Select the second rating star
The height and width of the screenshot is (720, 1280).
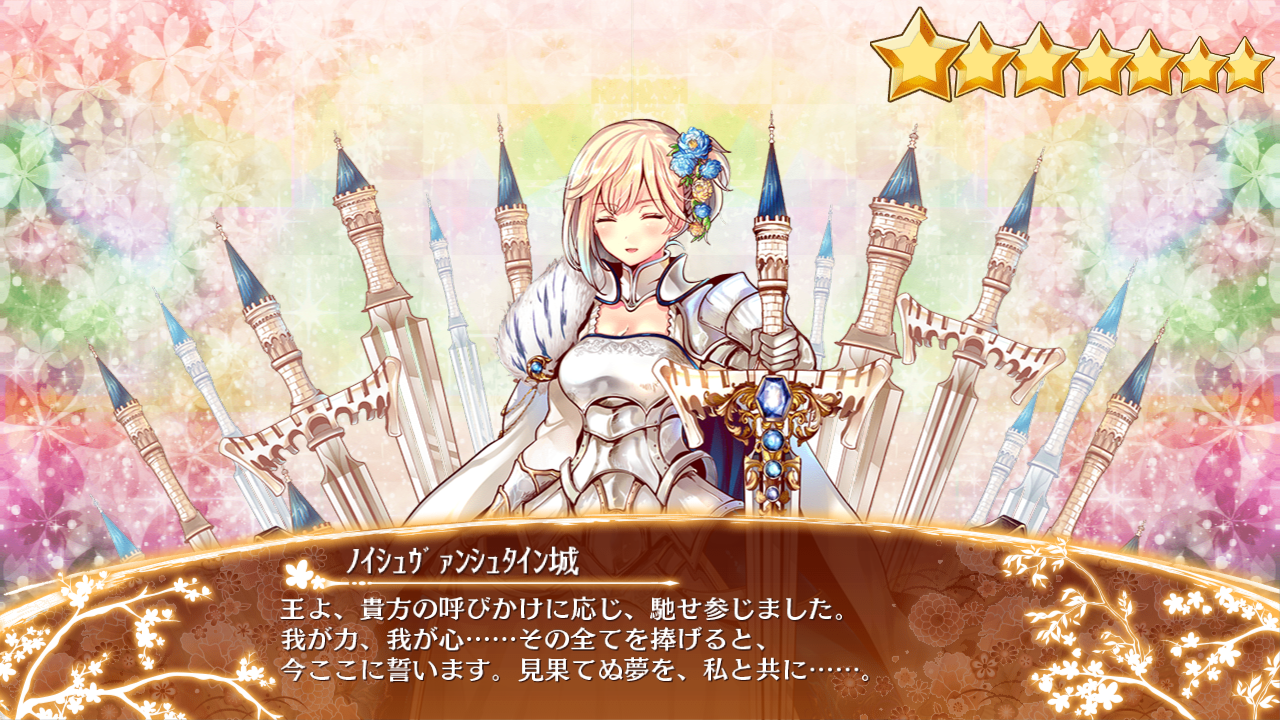coord(984,60)
